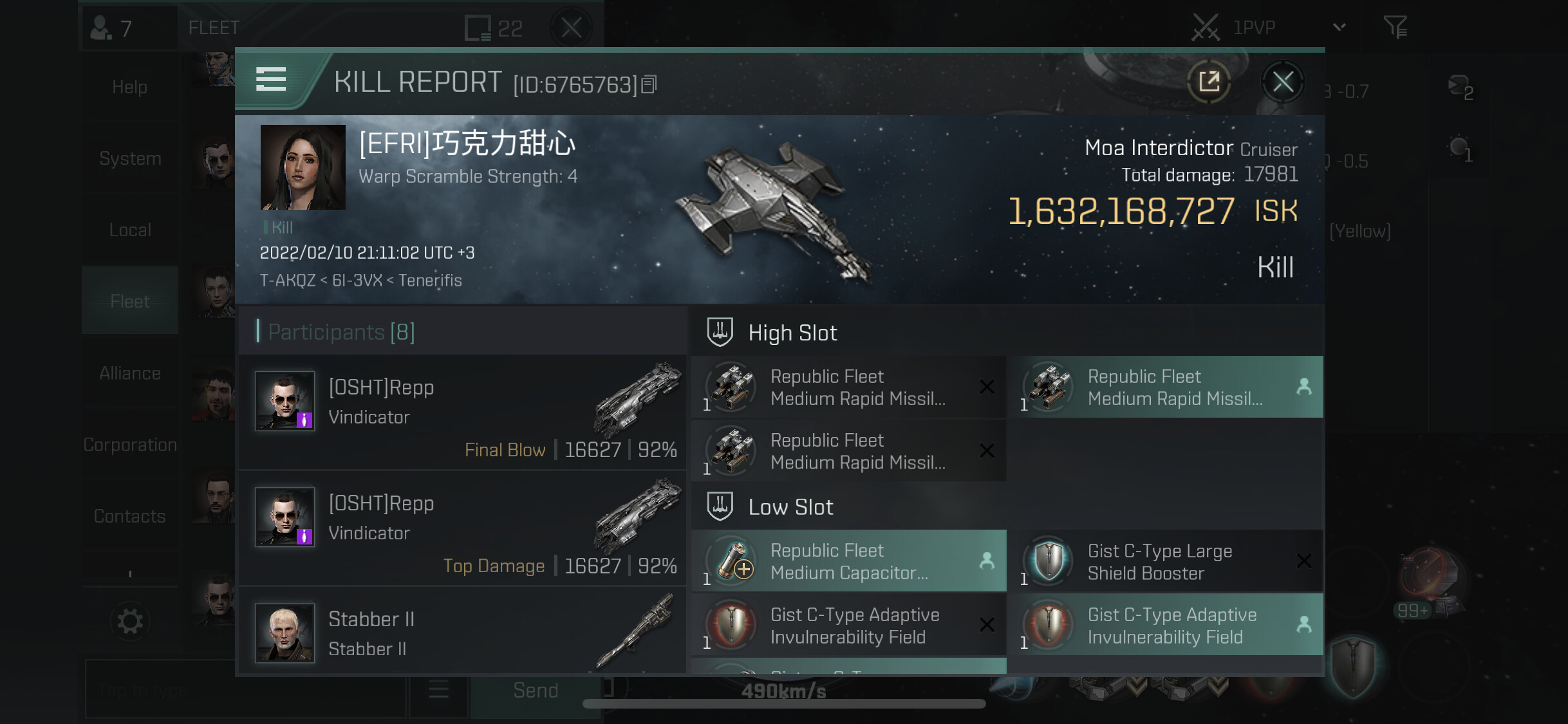Open the Contacts tab

click(x=130, y=516)
